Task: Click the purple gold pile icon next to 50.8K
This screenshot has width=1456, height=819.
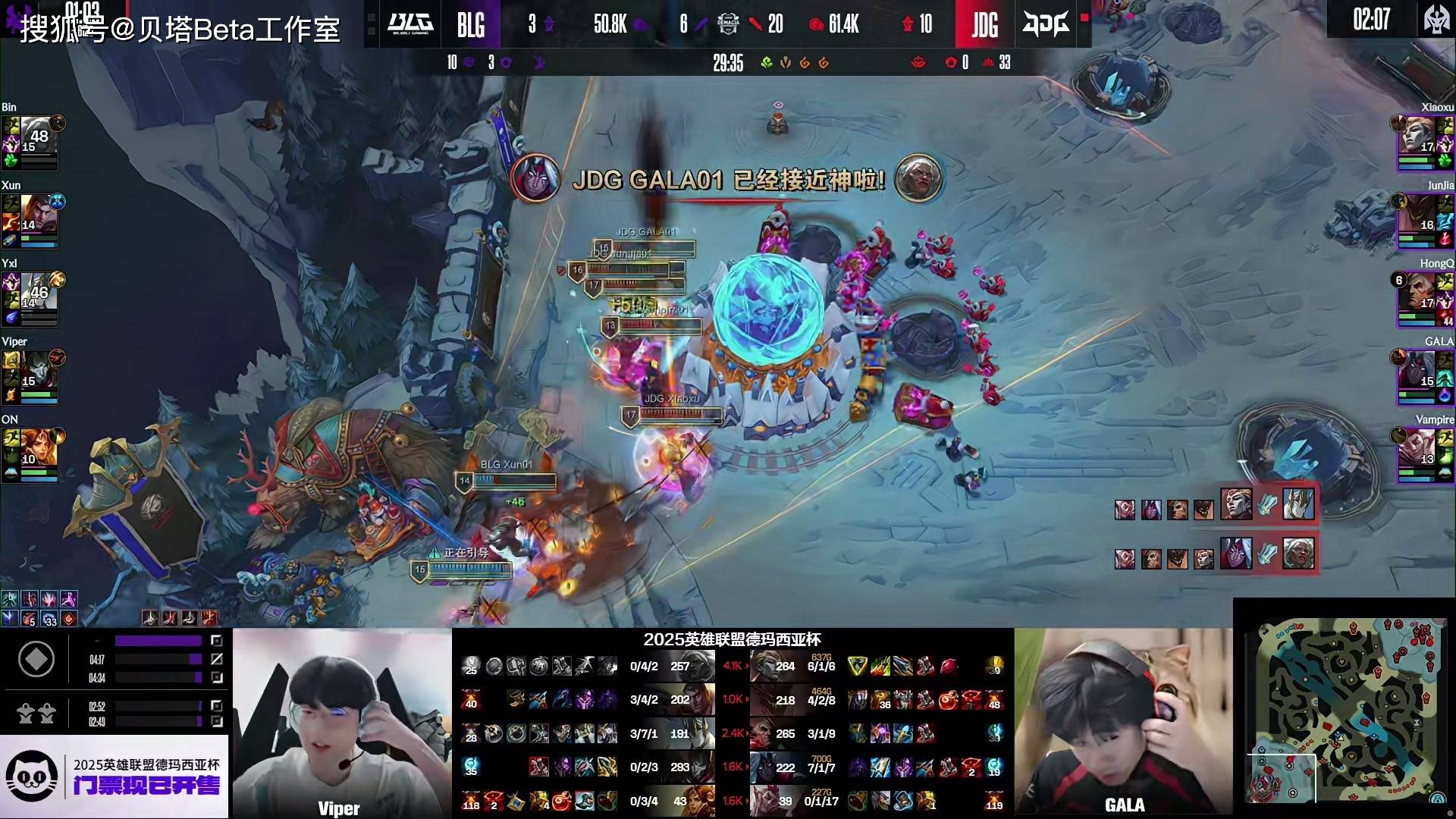Action: [x=641, y=24]
